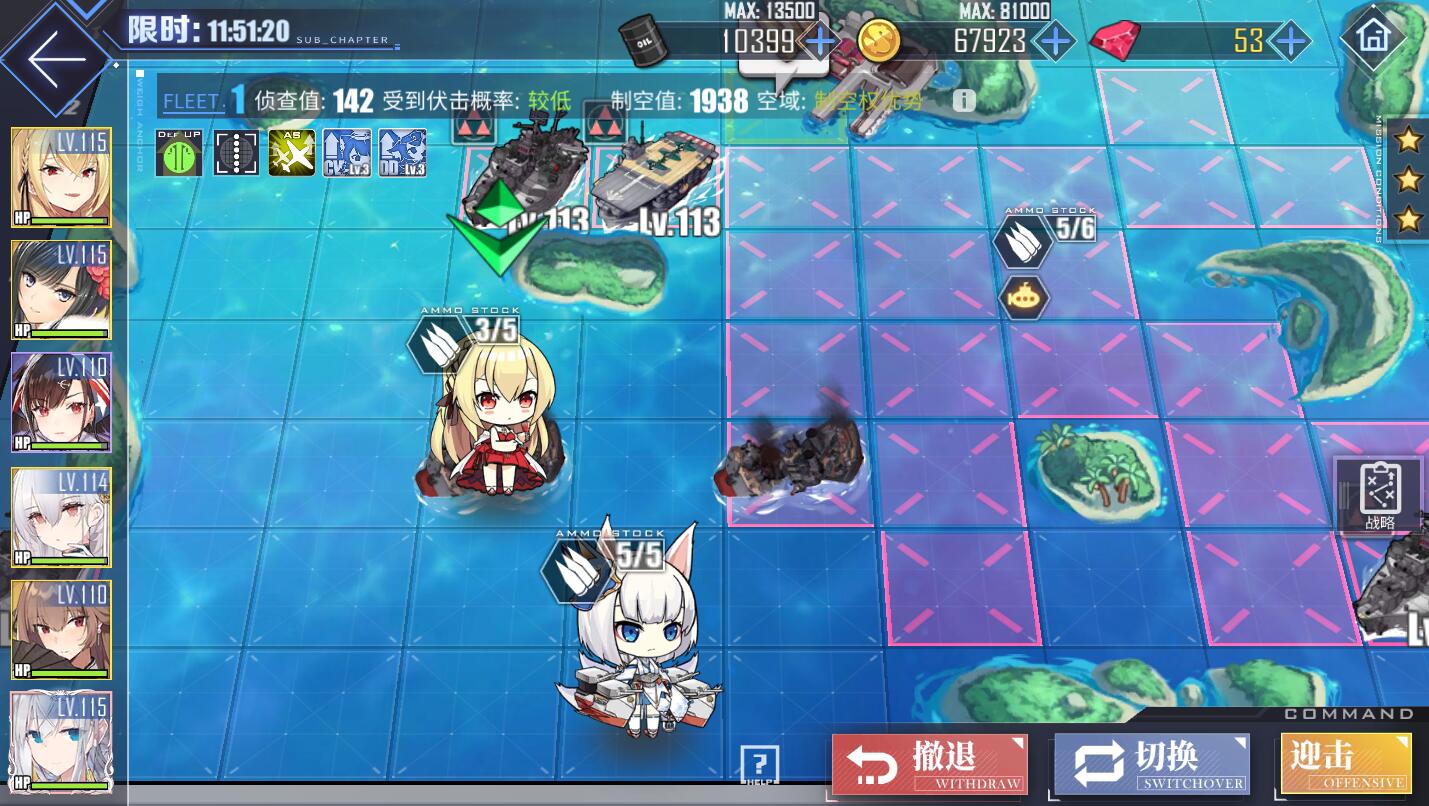This screenshot has height=806, width=1429.
Task: Buy coins using the plus button
Action: pos(1052,41)
